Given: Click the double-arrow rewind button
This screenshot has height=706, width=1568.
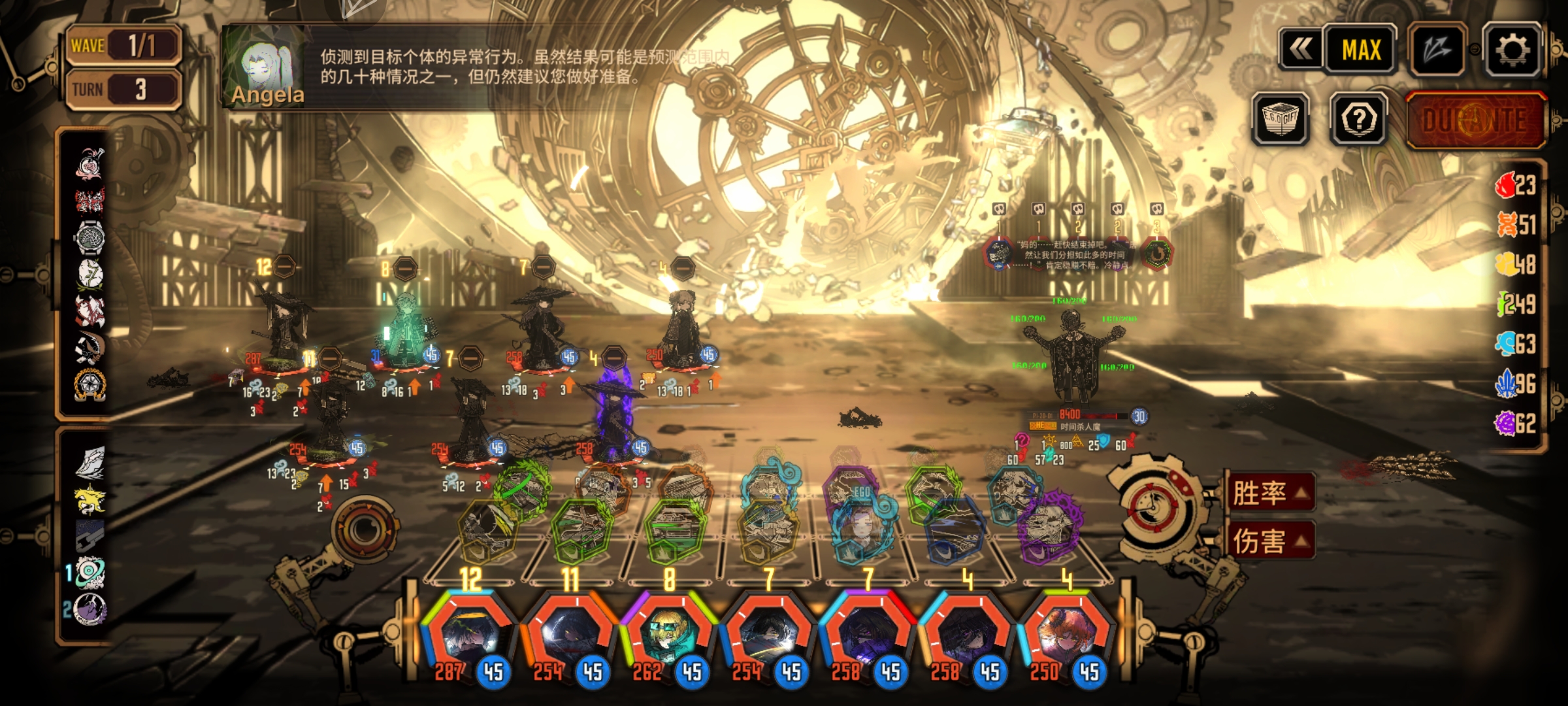Looking at the screenshot, I should point(1300,50).
